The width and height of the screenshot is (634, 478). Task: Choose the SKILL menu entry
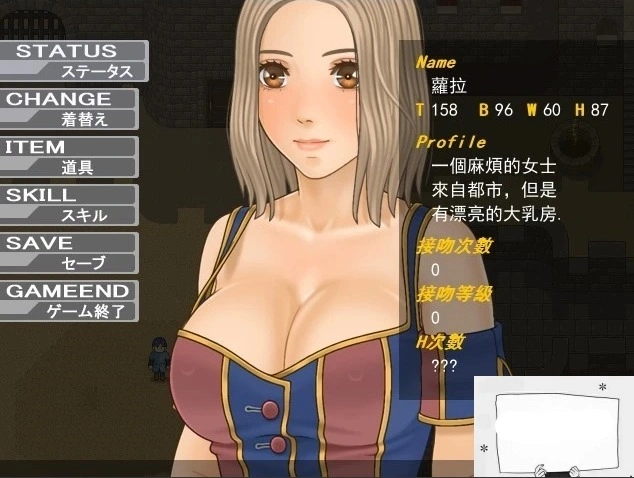pyautogui.click(x=68, y=204)
